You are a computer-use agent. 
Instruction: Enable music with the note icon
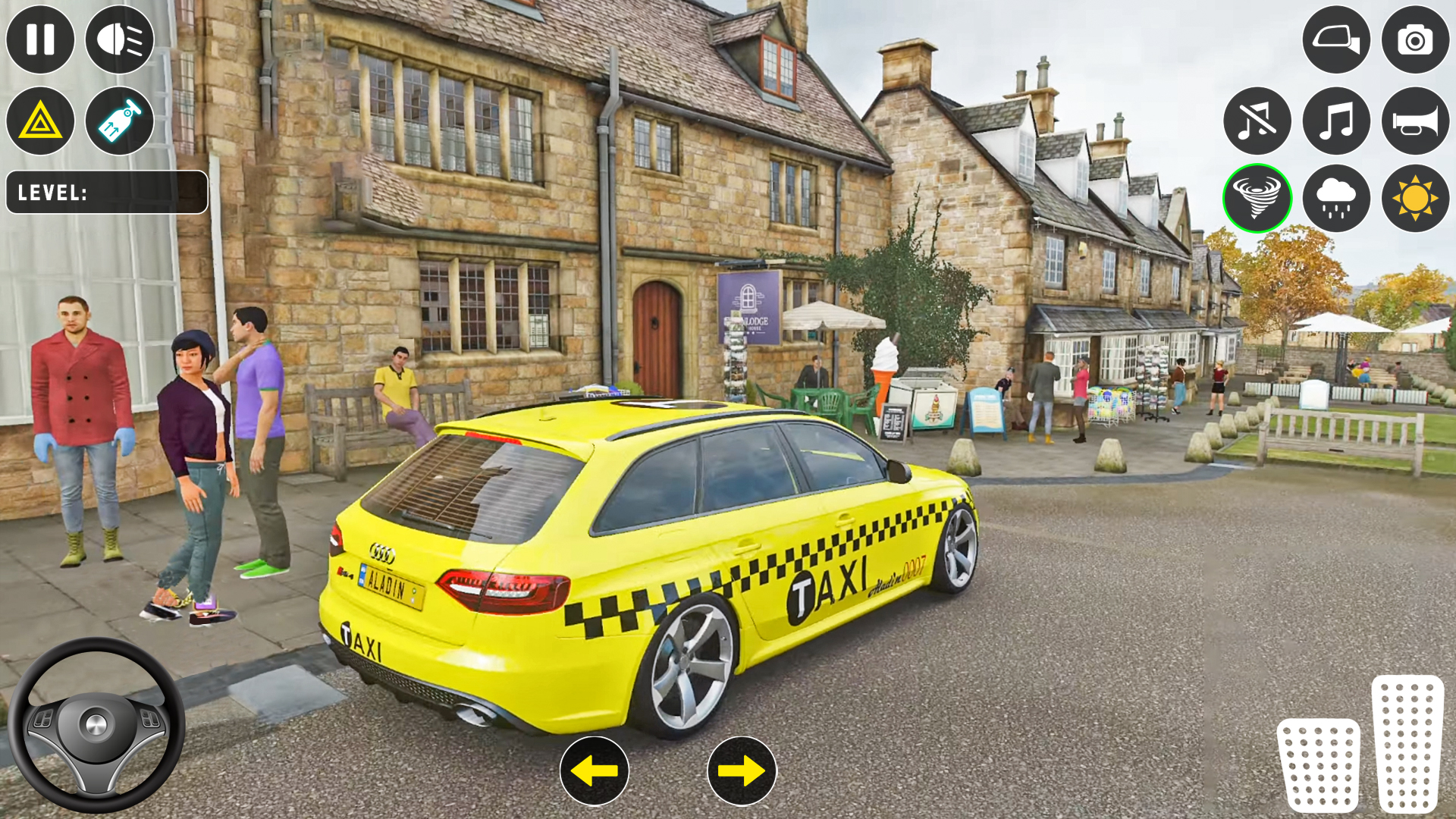(x=1335, y=121)
